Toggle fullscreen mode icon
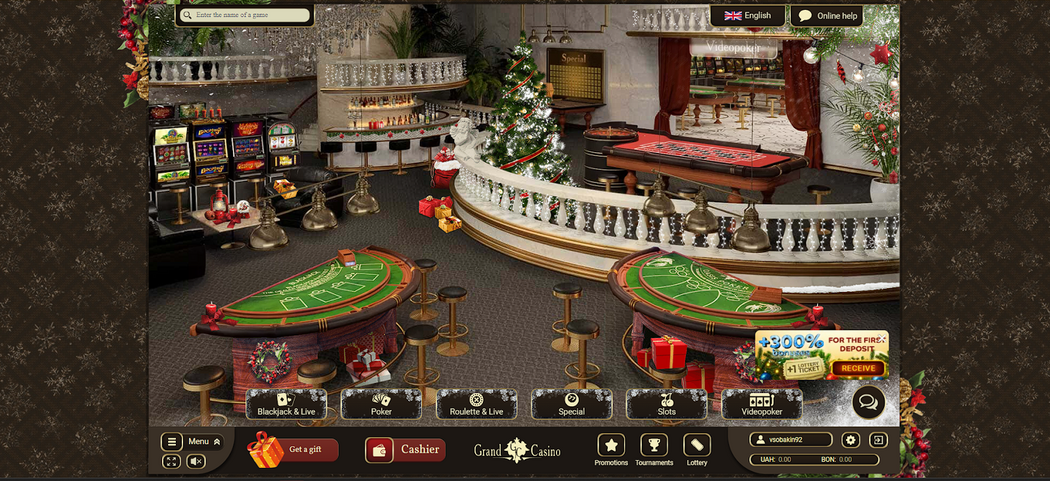The image size is (1050, 481). point(171,461)
